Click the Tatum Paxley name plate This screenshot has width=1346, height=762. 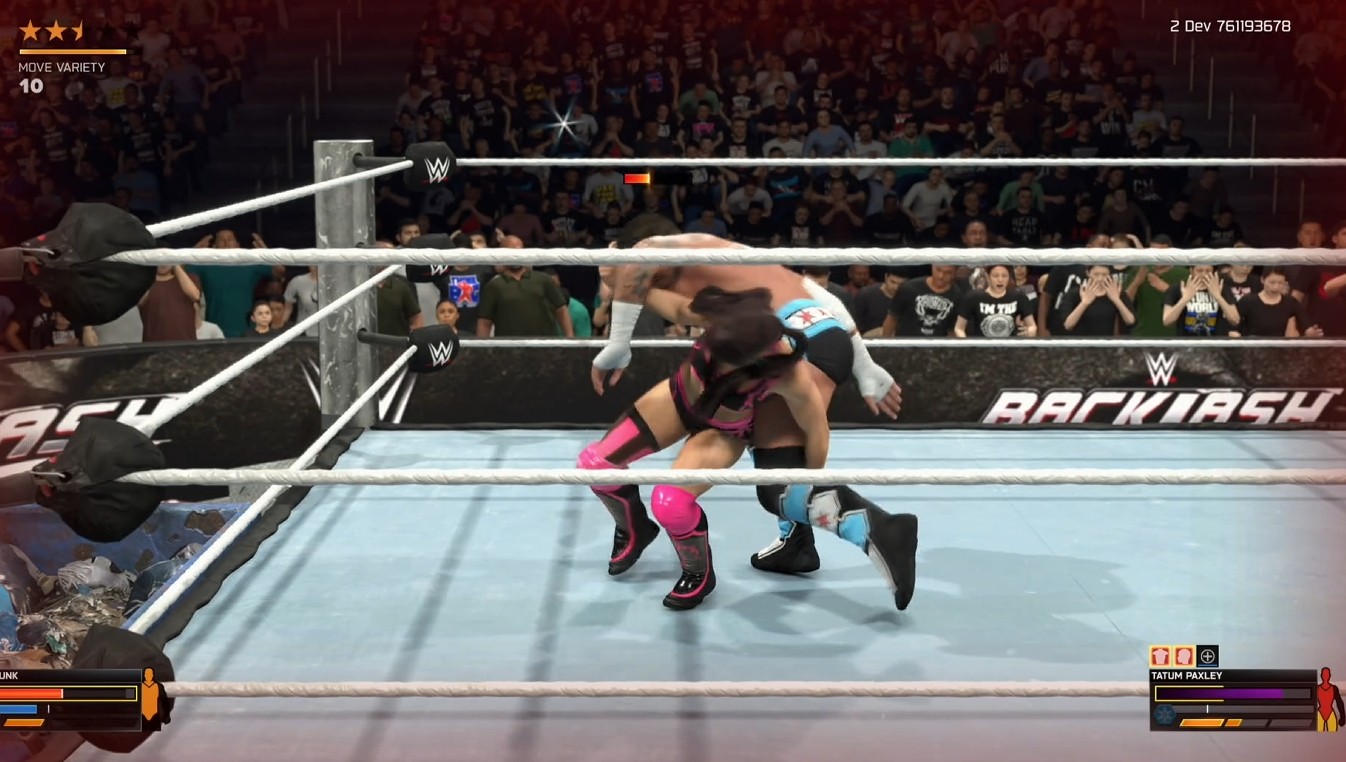(1181, 676)
